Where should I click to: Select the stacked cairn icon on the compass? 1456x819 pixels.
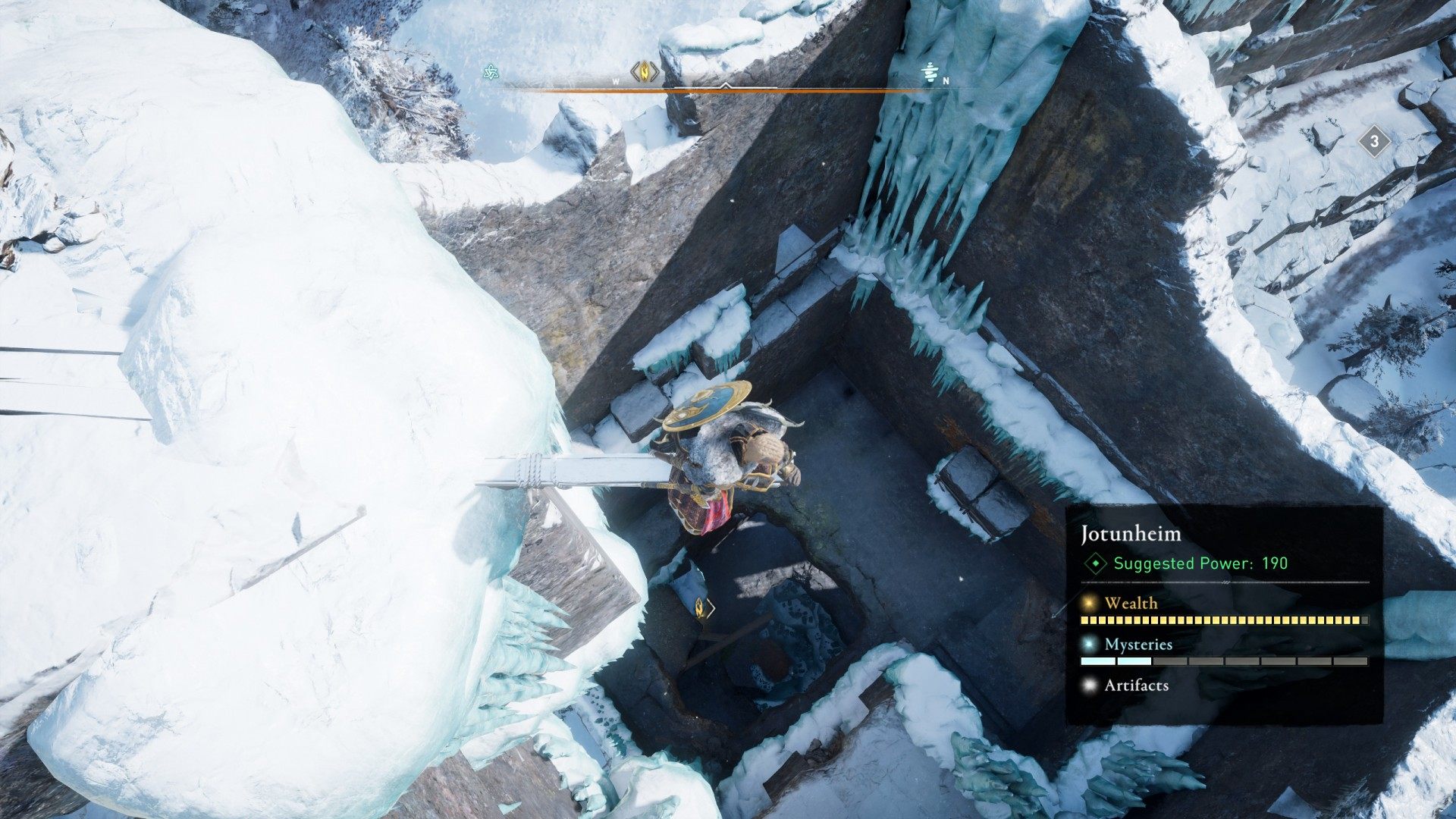point(930,73)
